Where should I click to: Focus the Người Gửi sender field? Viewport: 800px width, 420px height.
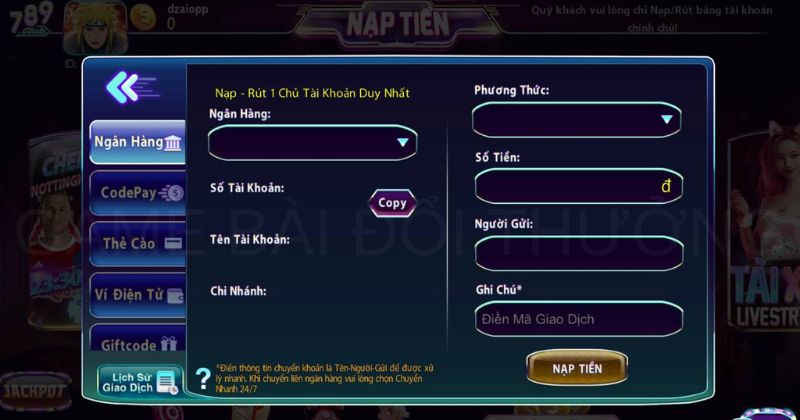[577, 253]
